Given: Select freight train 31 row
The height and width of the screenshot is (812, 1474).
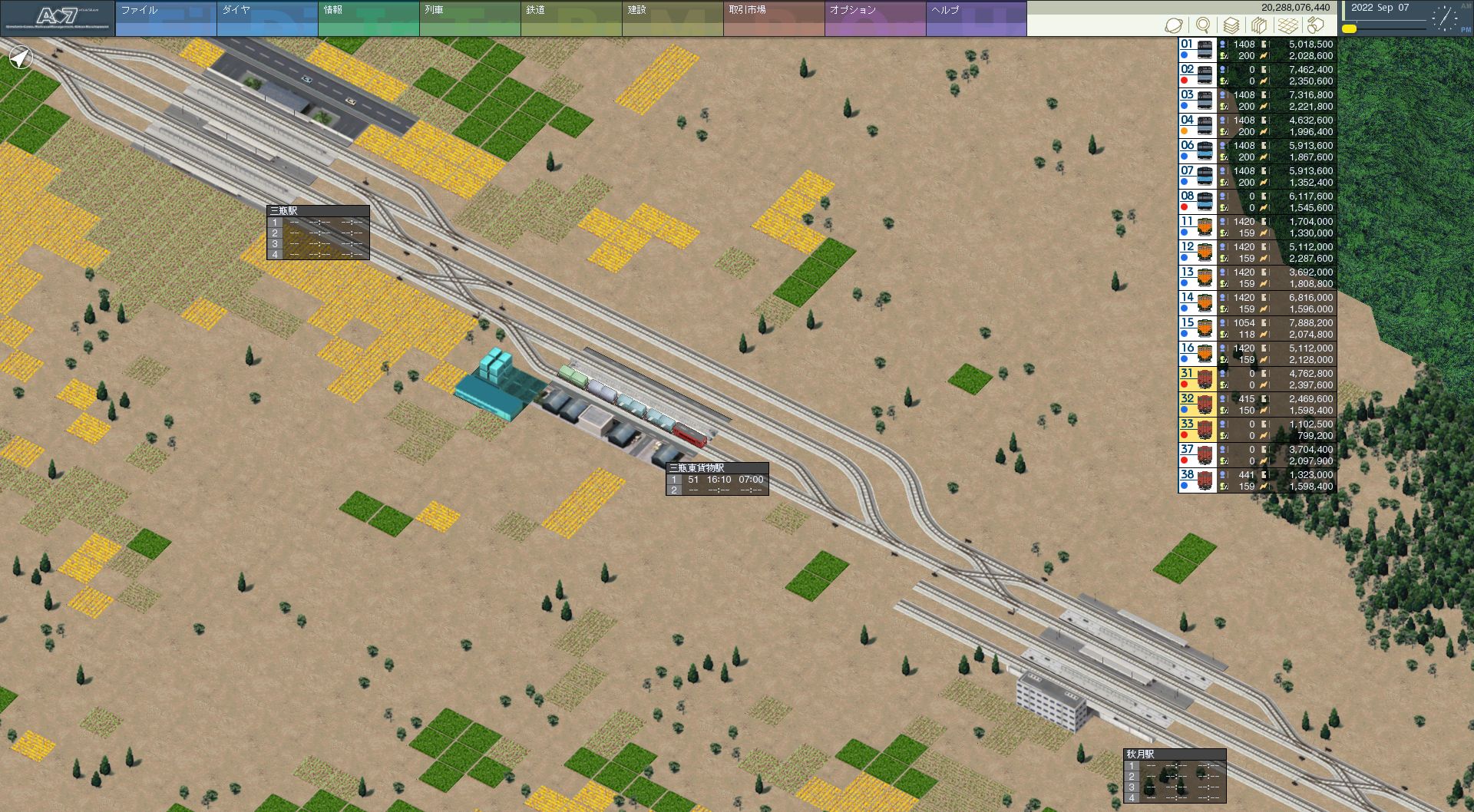Looking at the screenshot, I should pyautogui.click(x=1258, y=379).
